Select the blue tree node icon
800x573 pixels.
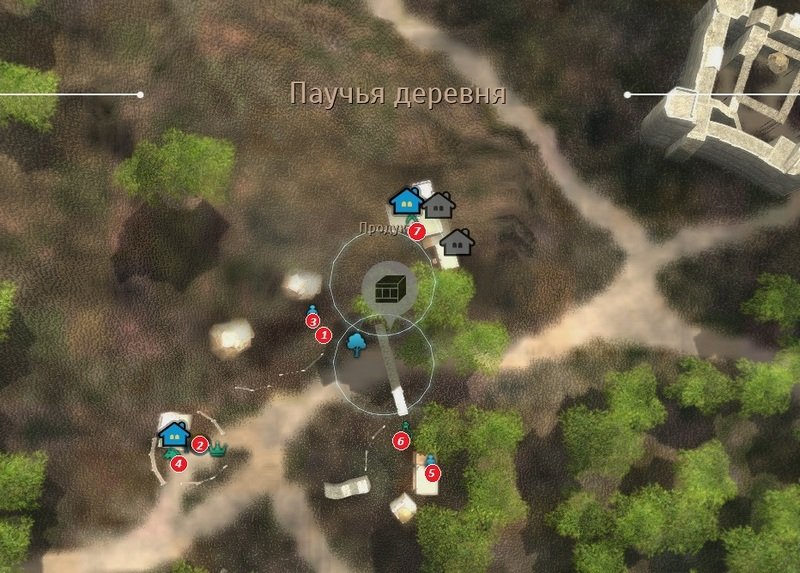tap(355, 345)
